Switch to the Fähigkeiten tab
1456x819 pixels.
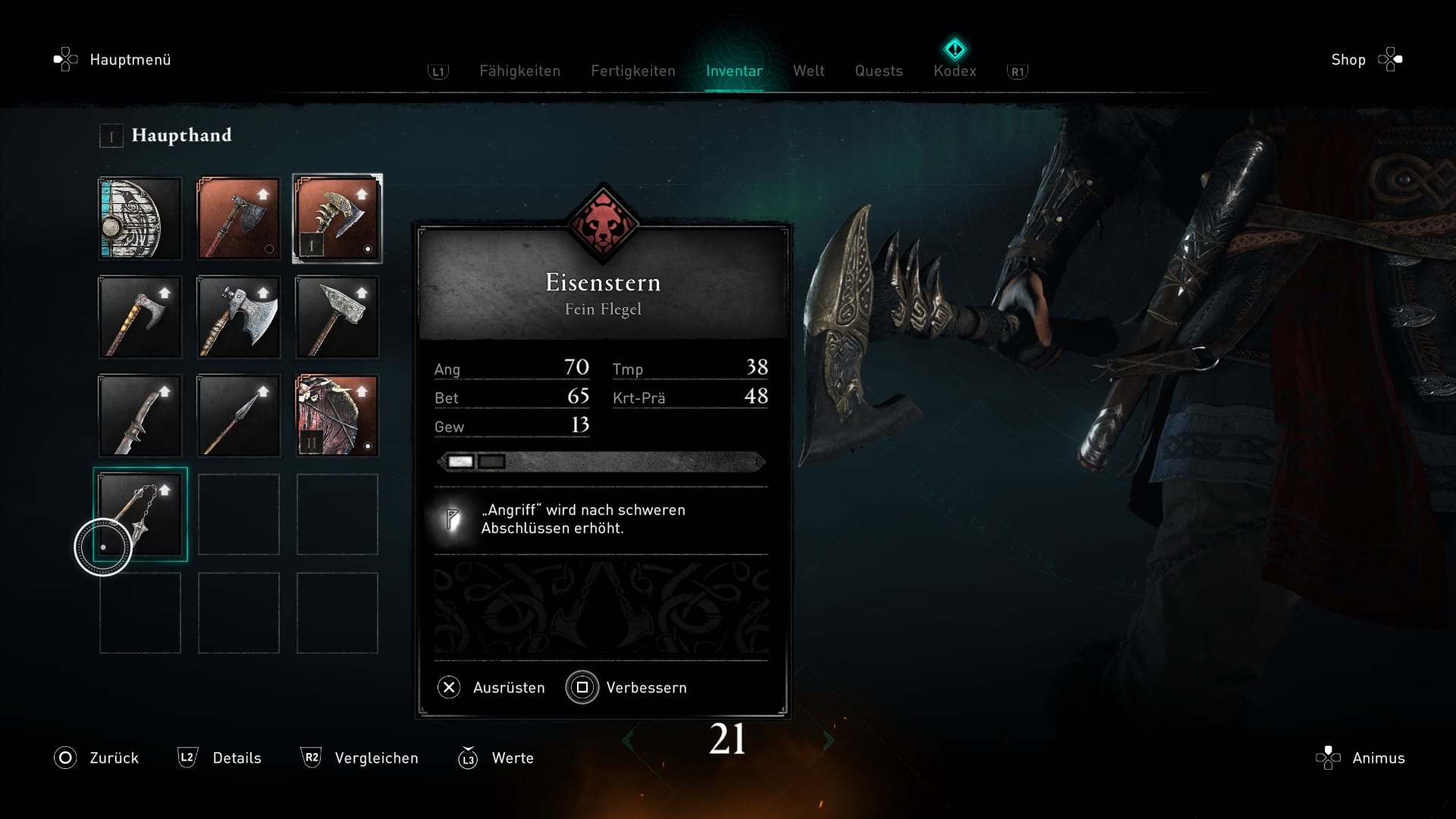[x=519, y=71]
